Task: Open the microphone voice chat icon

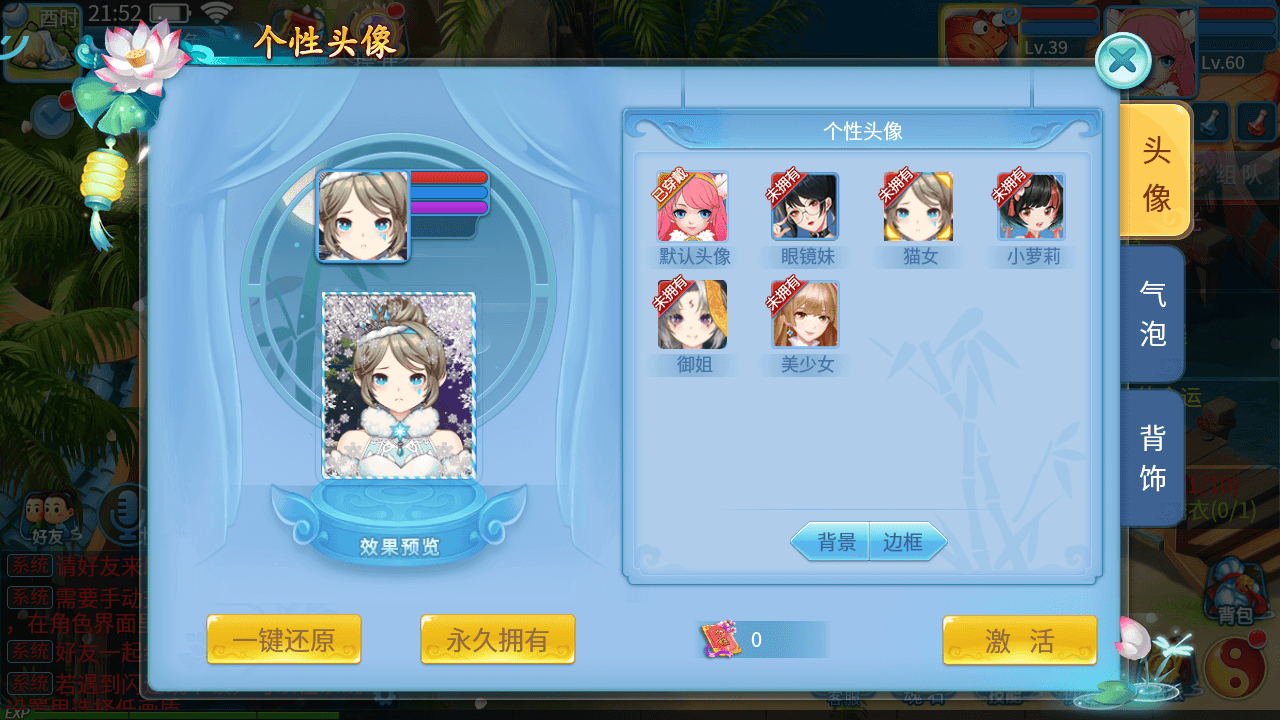Action: (122, 512)
